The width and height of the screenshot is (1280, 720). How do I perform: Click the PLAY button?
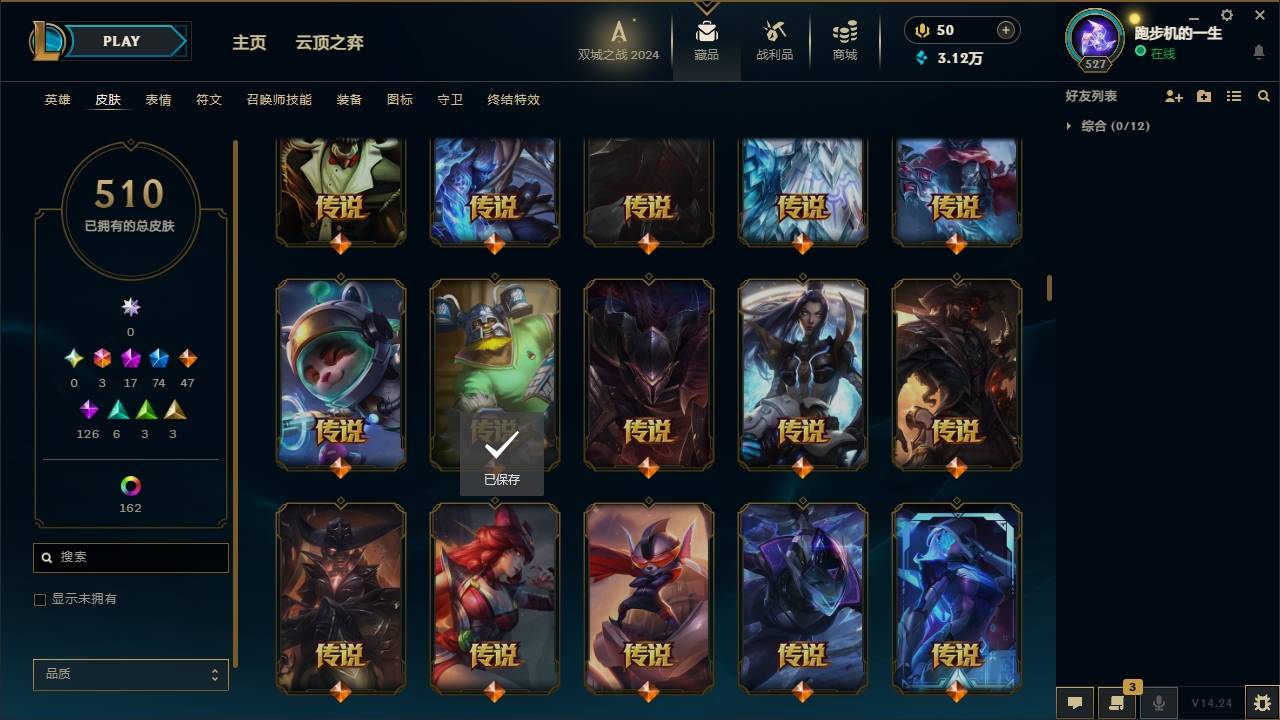pyautogui.click(x=120, y=41)
